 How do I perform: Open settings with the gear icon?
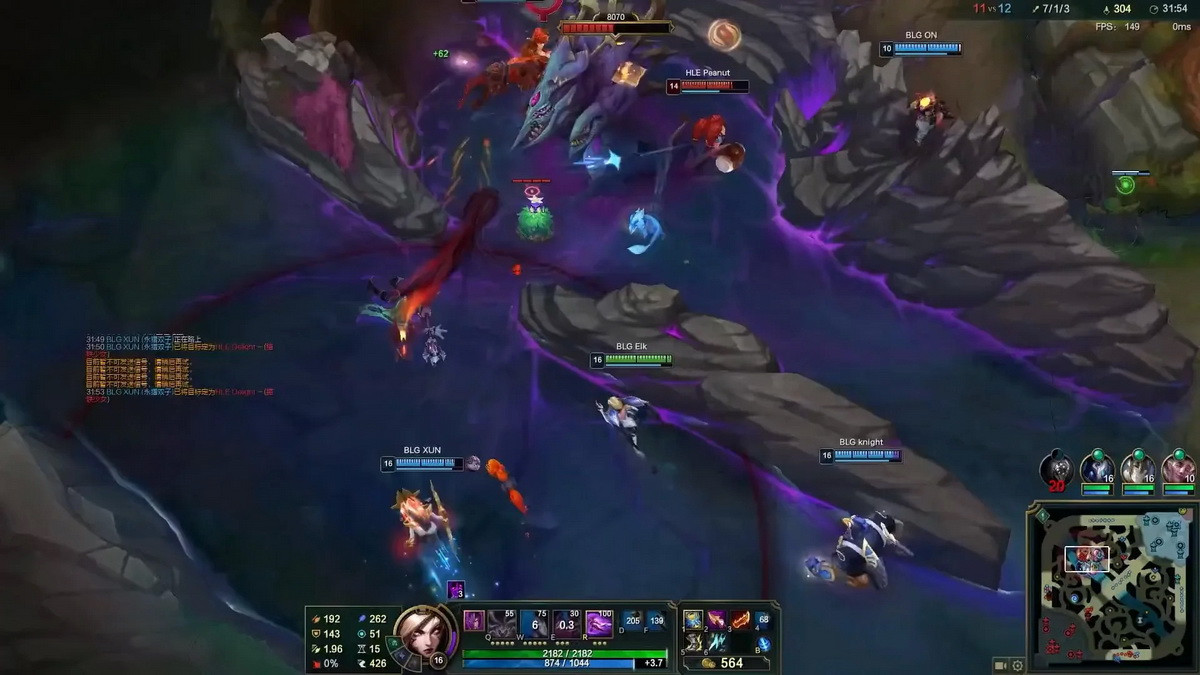[x=1018, y=665]
